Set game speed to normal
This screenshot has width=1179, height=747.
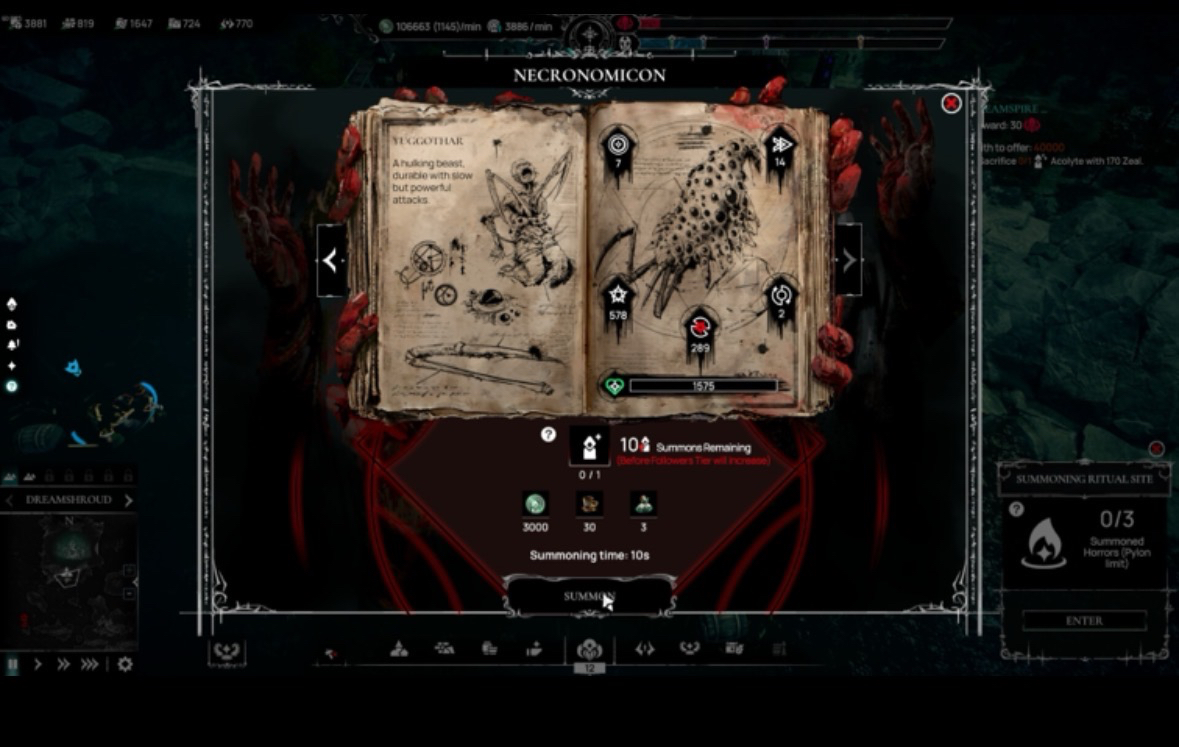[38, 664]
